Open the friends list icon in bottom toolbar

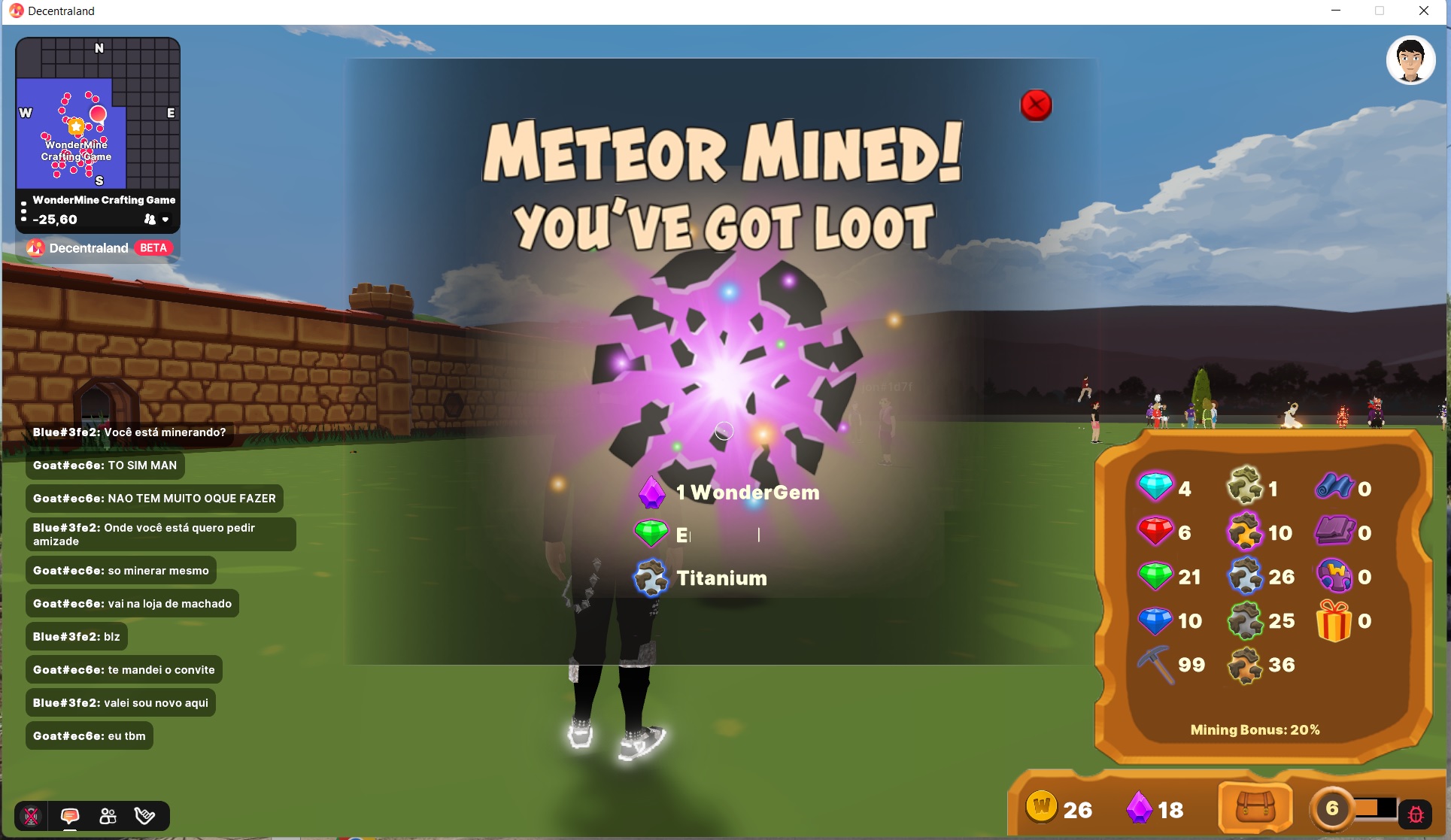tap(108, 816)
